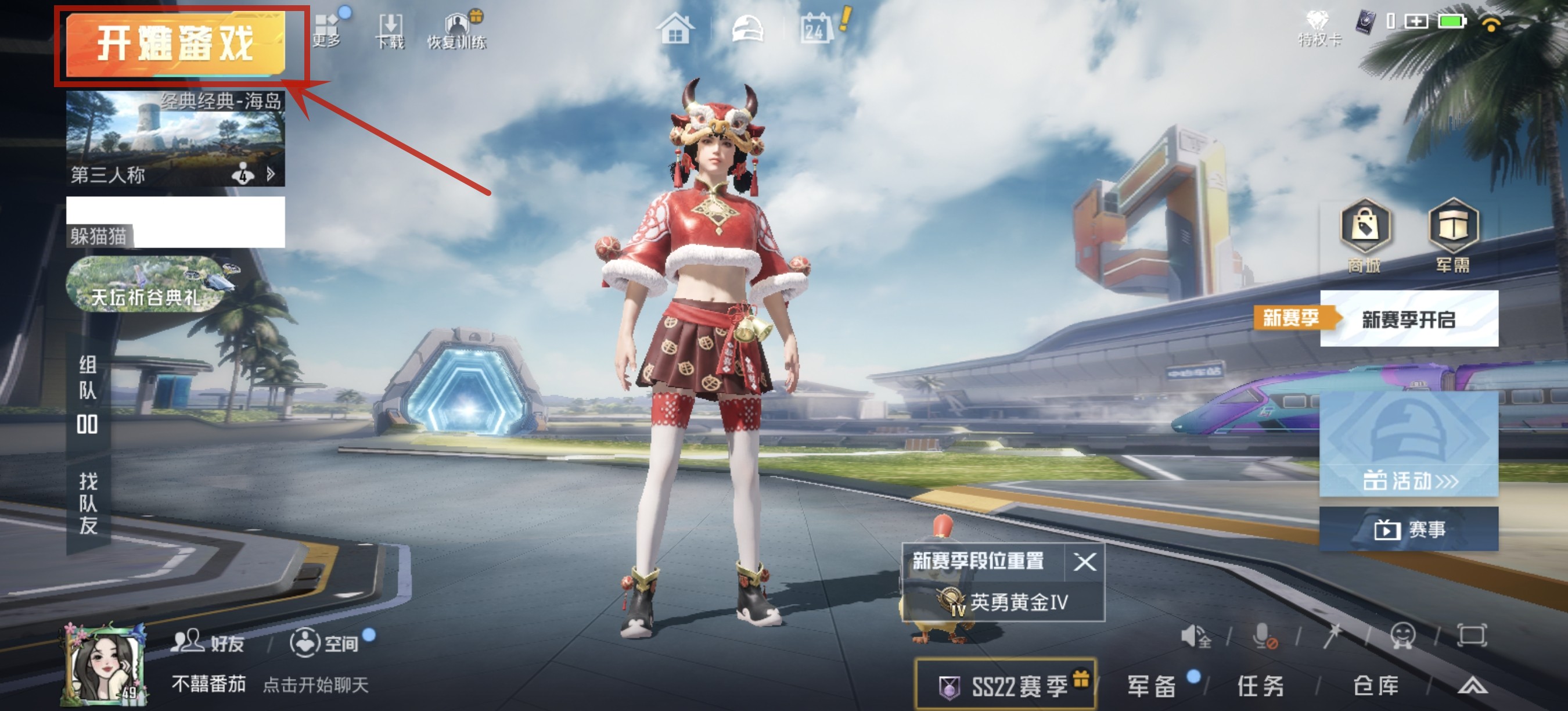The height and width of the screenshot is (711, 1568).
Task: Open the 赛事 esports section
Action: 1408,529
